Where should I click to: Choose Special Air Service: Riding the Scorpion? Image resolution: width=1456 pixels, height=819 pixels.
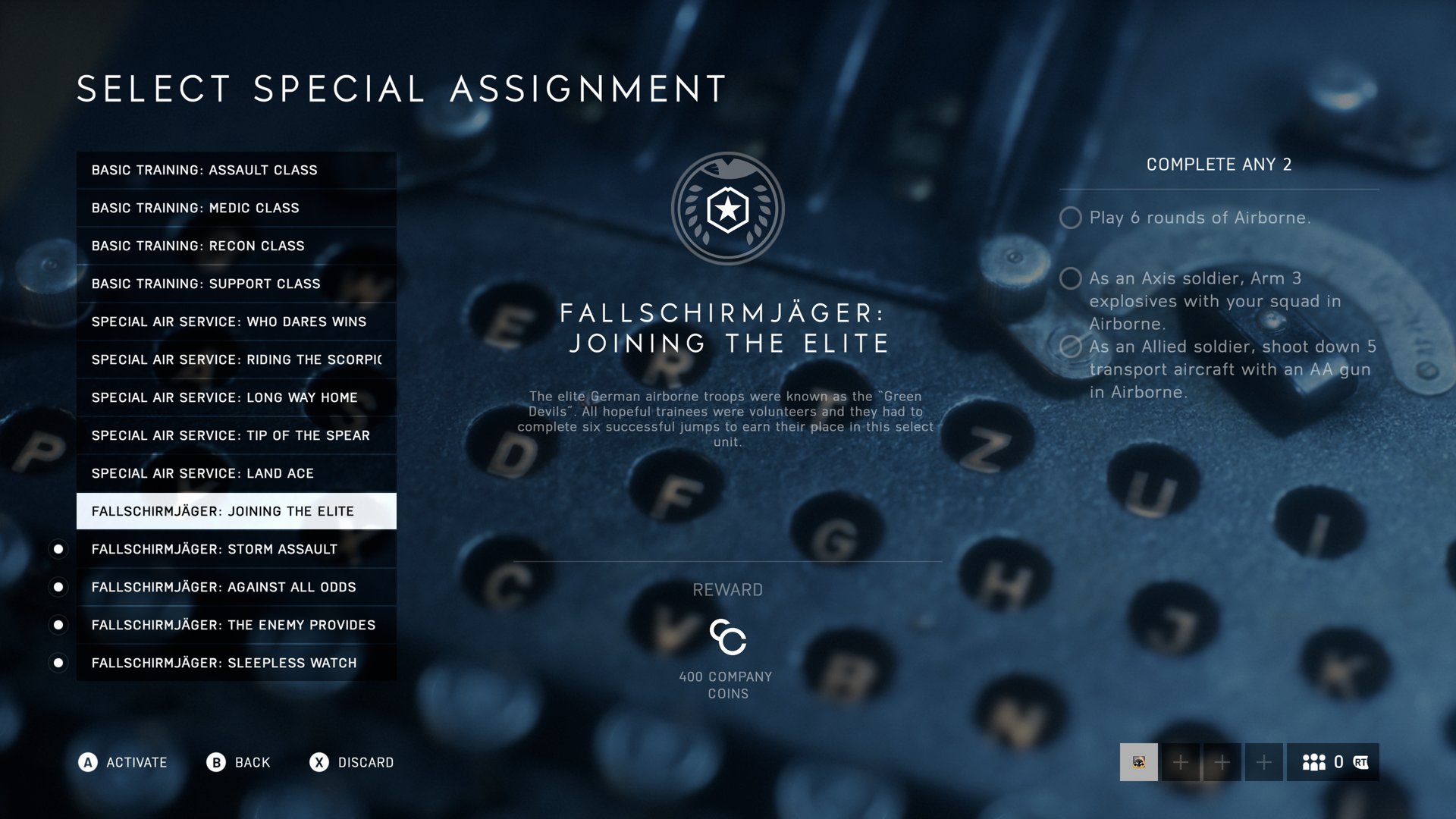[x=236, y=359]
